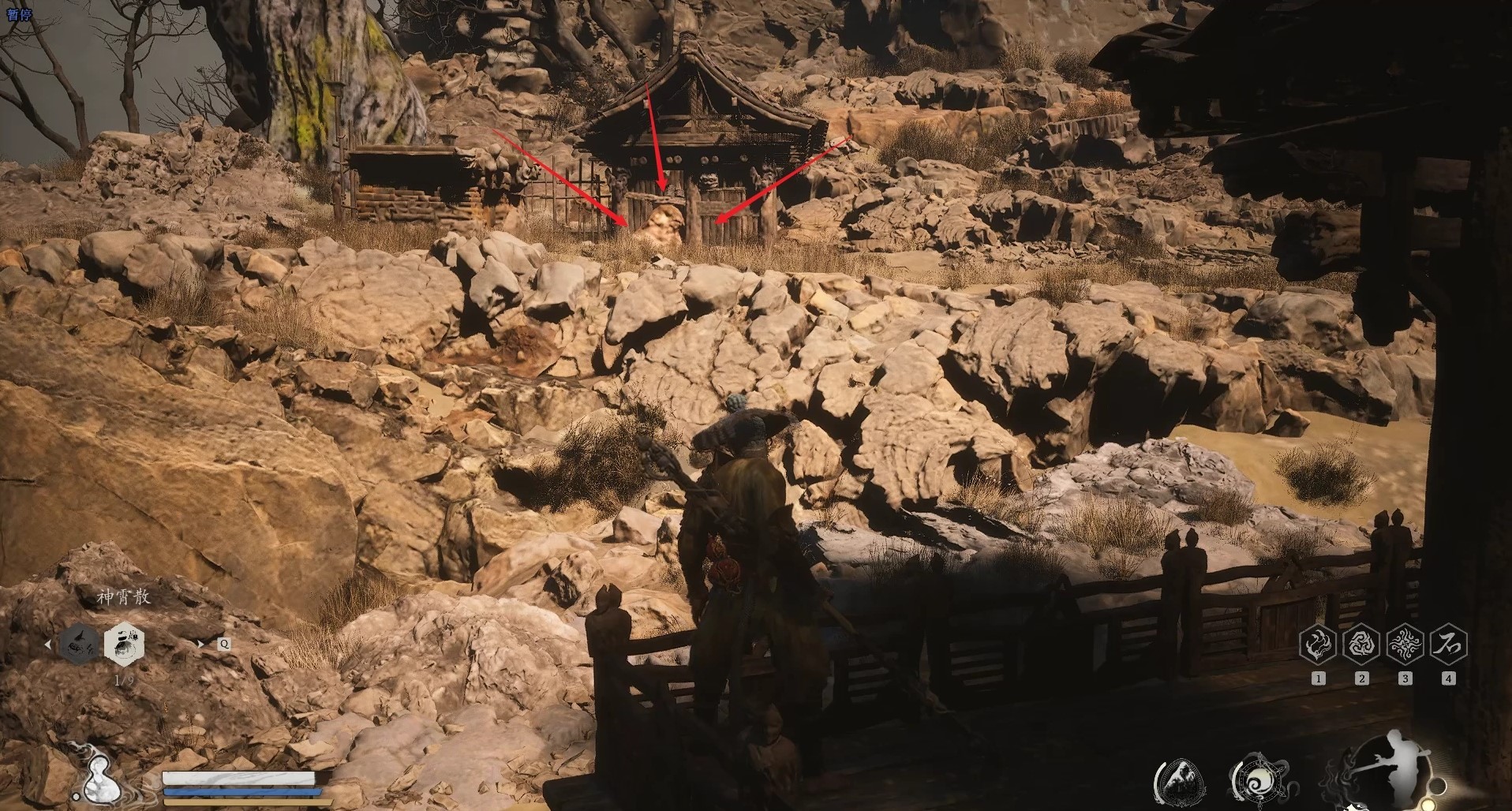Activate the beast spirit skill icon
The image size is (1512, 811).
pos(1181,783)
